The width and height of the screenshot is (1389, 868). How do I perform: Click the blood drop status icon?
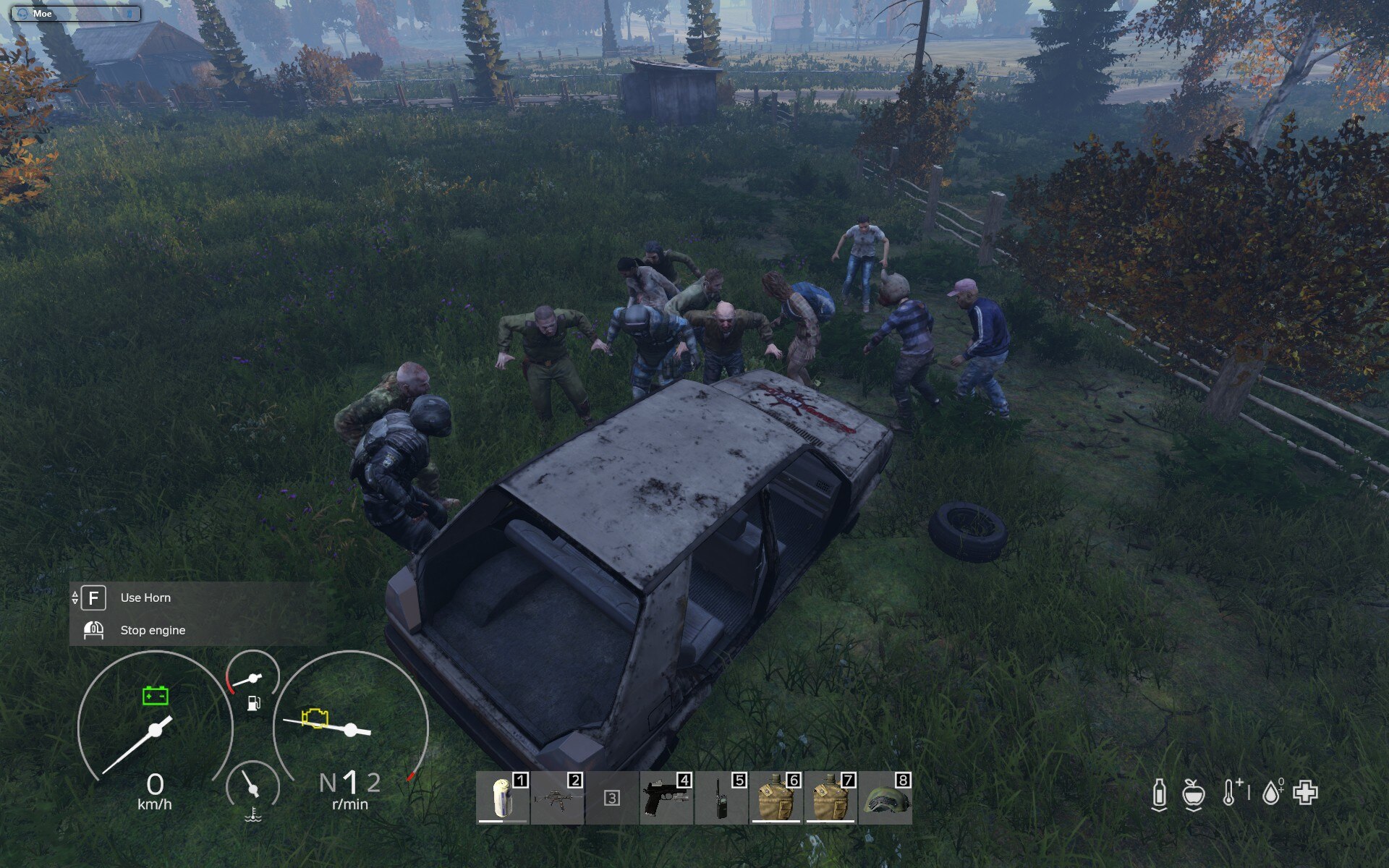coord(1272,793)
